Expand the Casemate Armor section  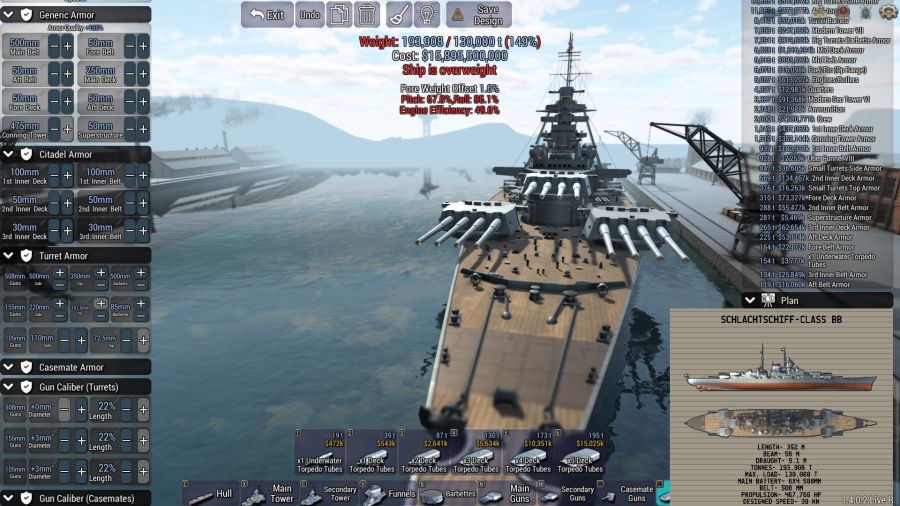[x=9, y=367]
